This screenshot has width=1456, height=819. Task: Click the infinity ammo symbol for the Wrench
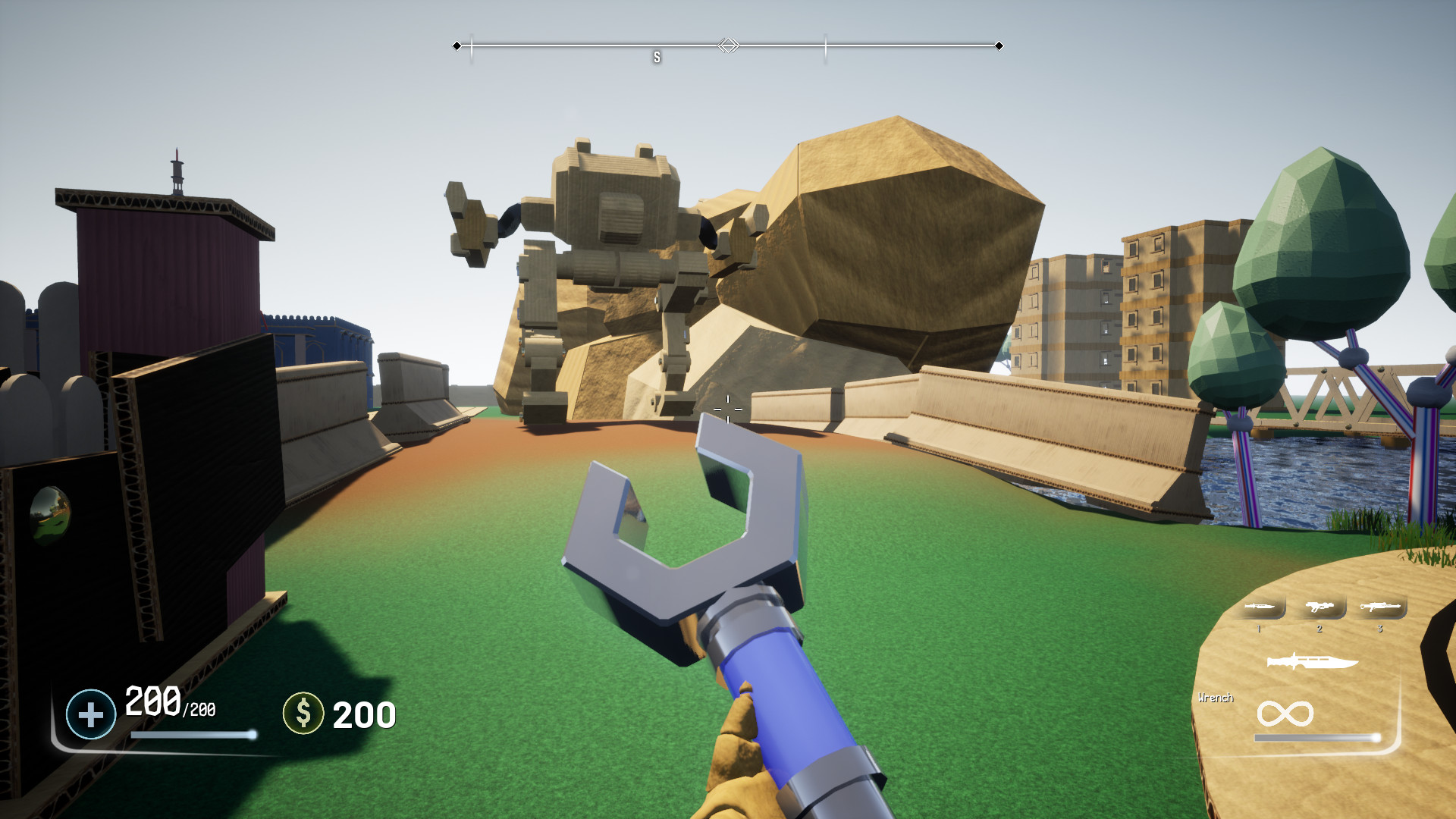(1285, 713)
